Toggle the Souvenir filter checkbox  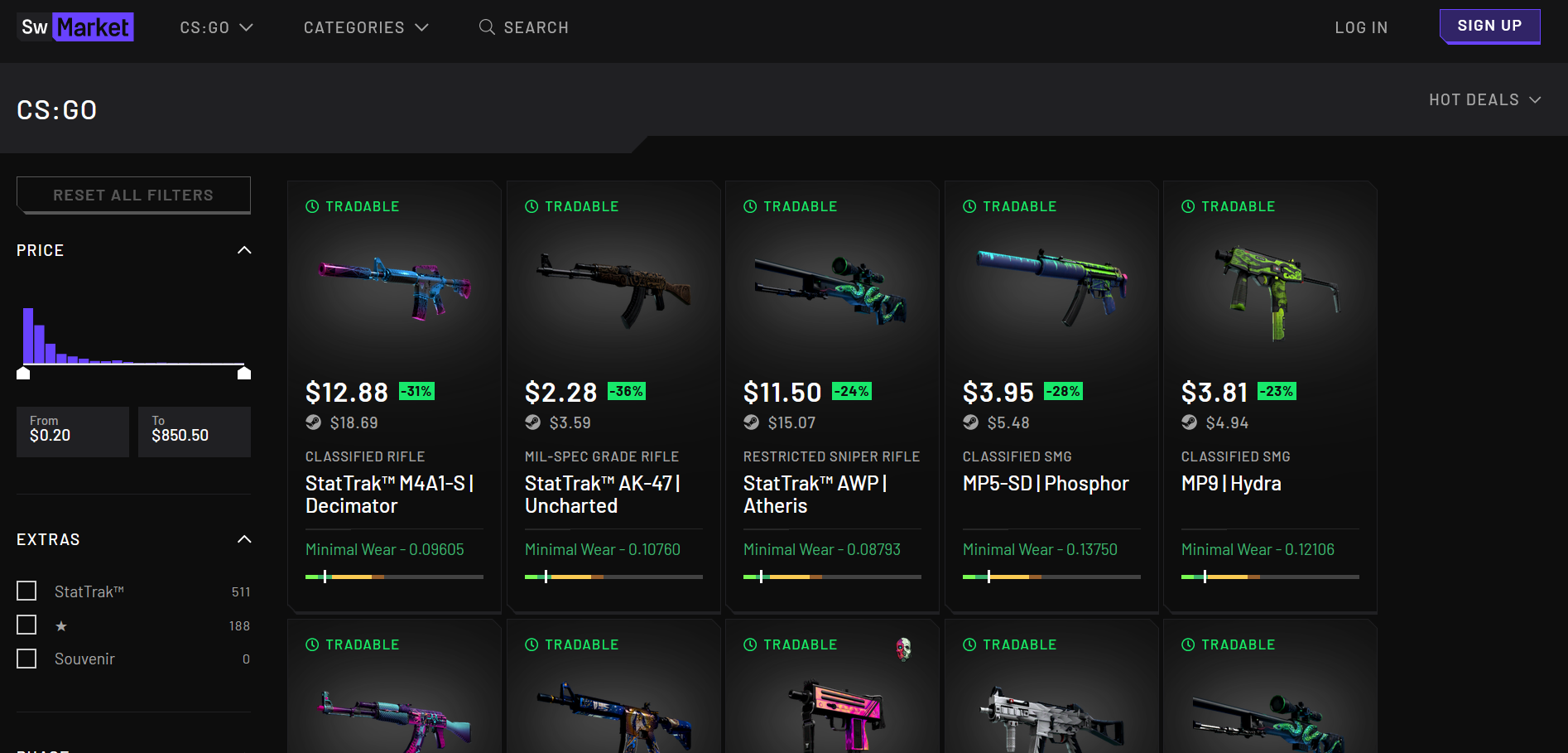[x=26, y=658]
